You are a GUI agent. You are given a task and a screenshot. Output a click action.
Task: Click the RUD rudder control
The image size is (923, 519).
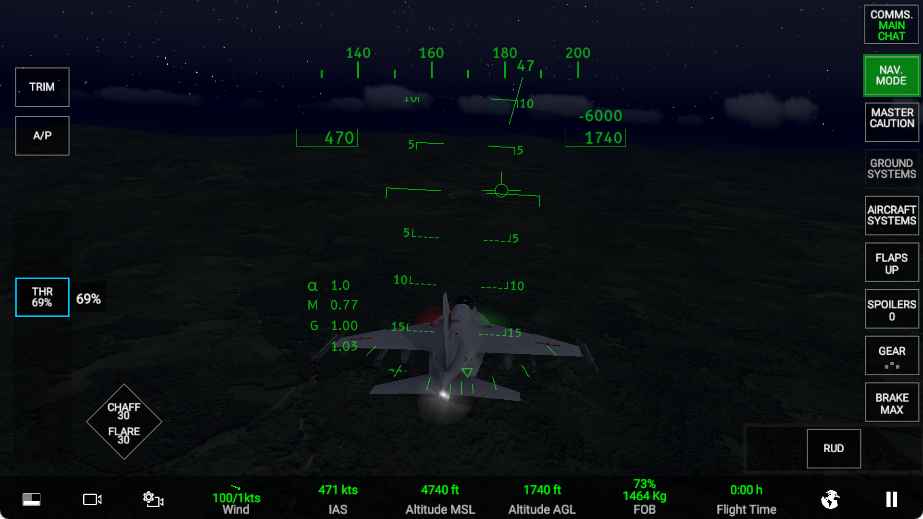click(833, 448)
